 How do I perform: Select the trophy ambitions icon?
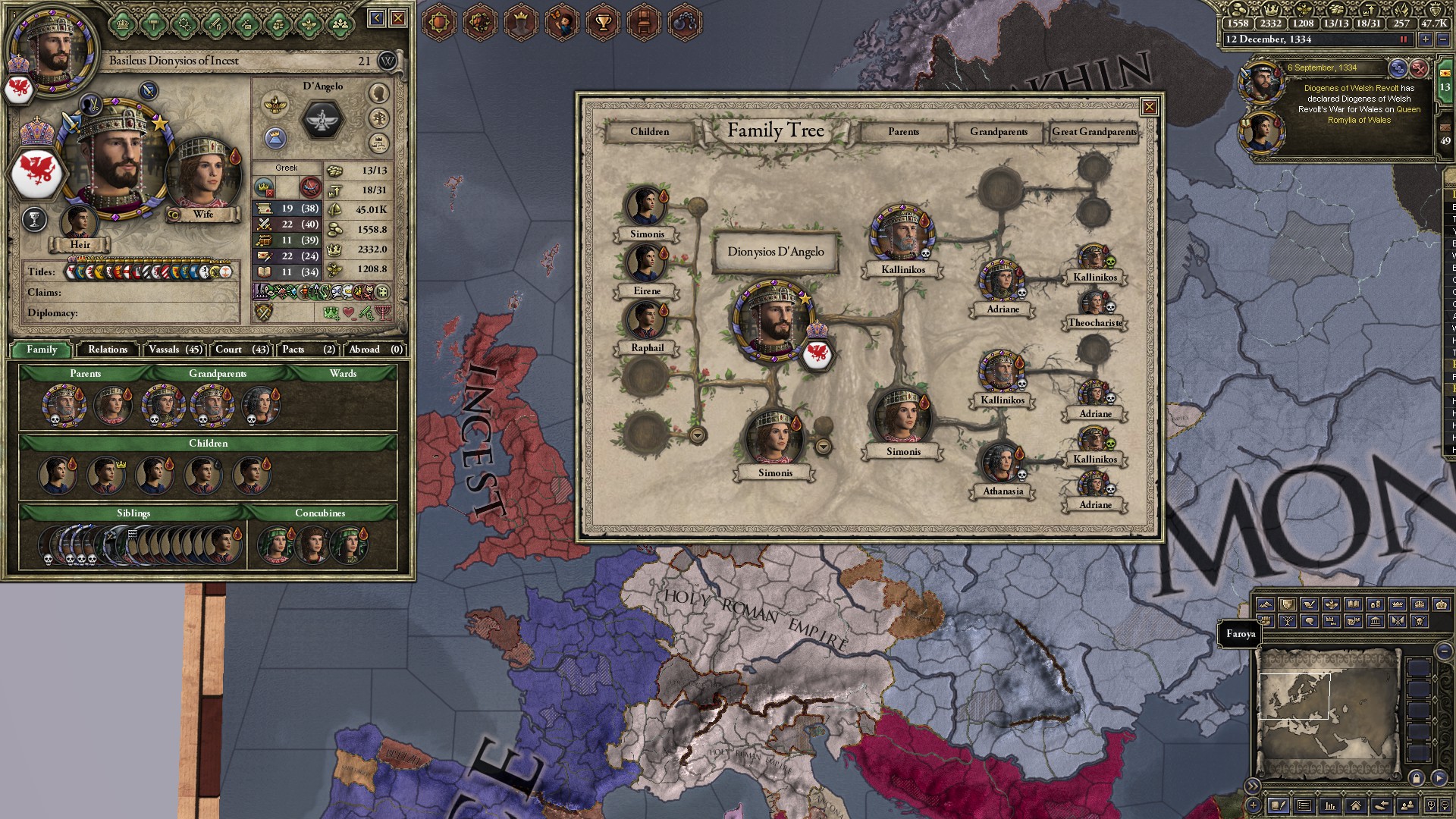click(604, 21)
